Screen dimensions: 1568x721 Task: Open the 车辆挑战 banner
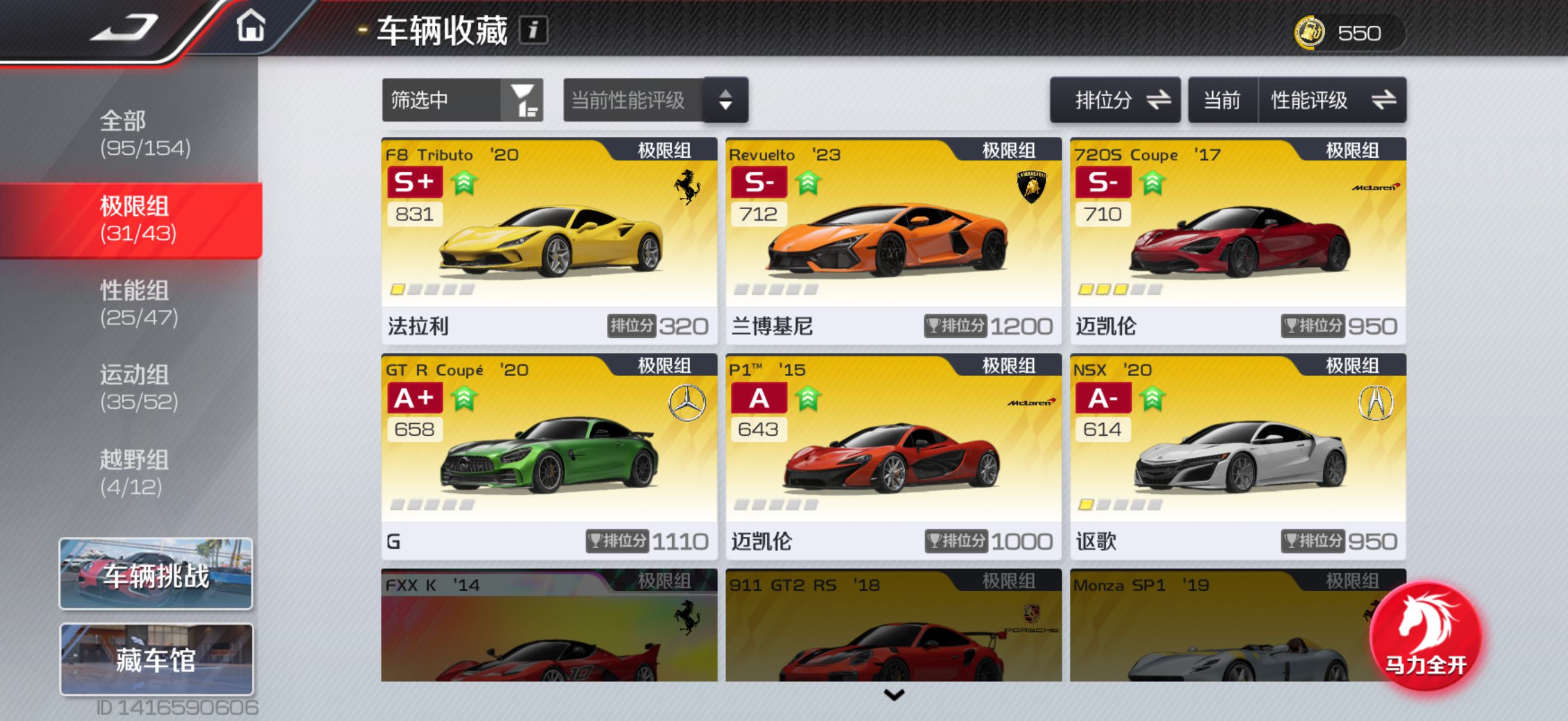[x=156, y=574]
